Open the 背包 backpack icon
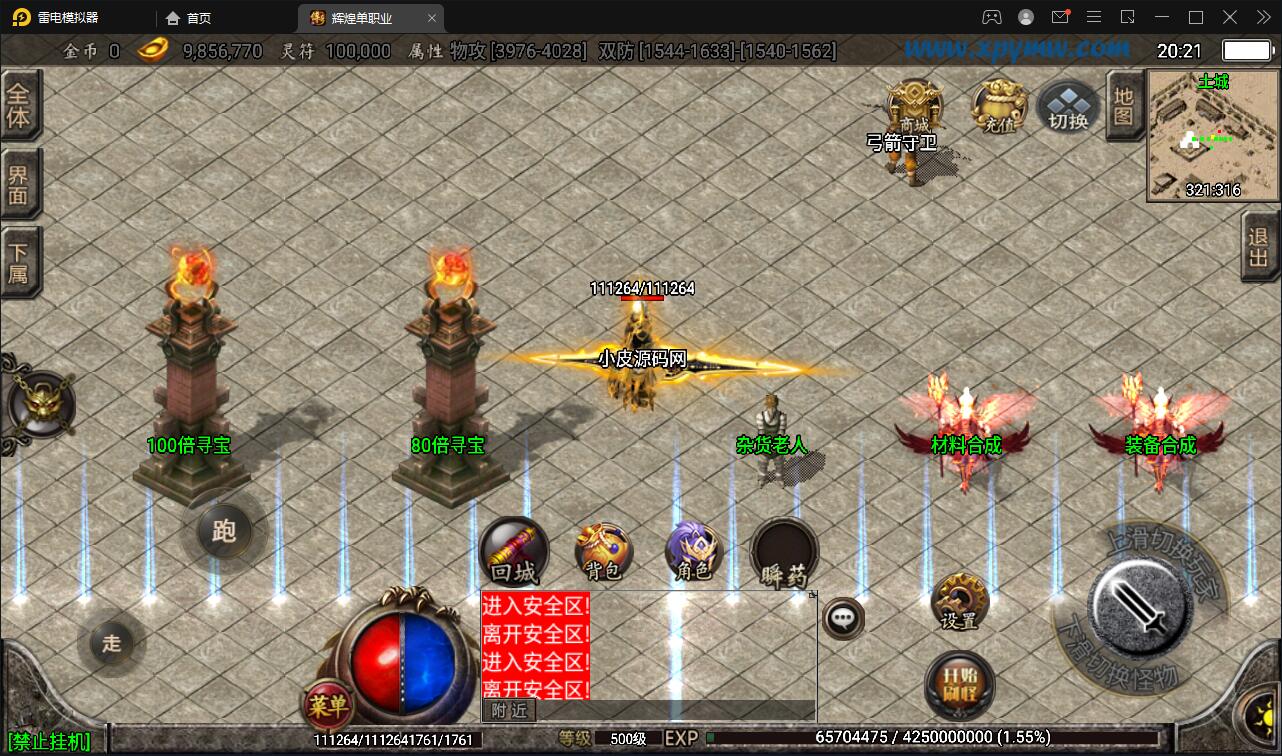 (x=604, y=551)
